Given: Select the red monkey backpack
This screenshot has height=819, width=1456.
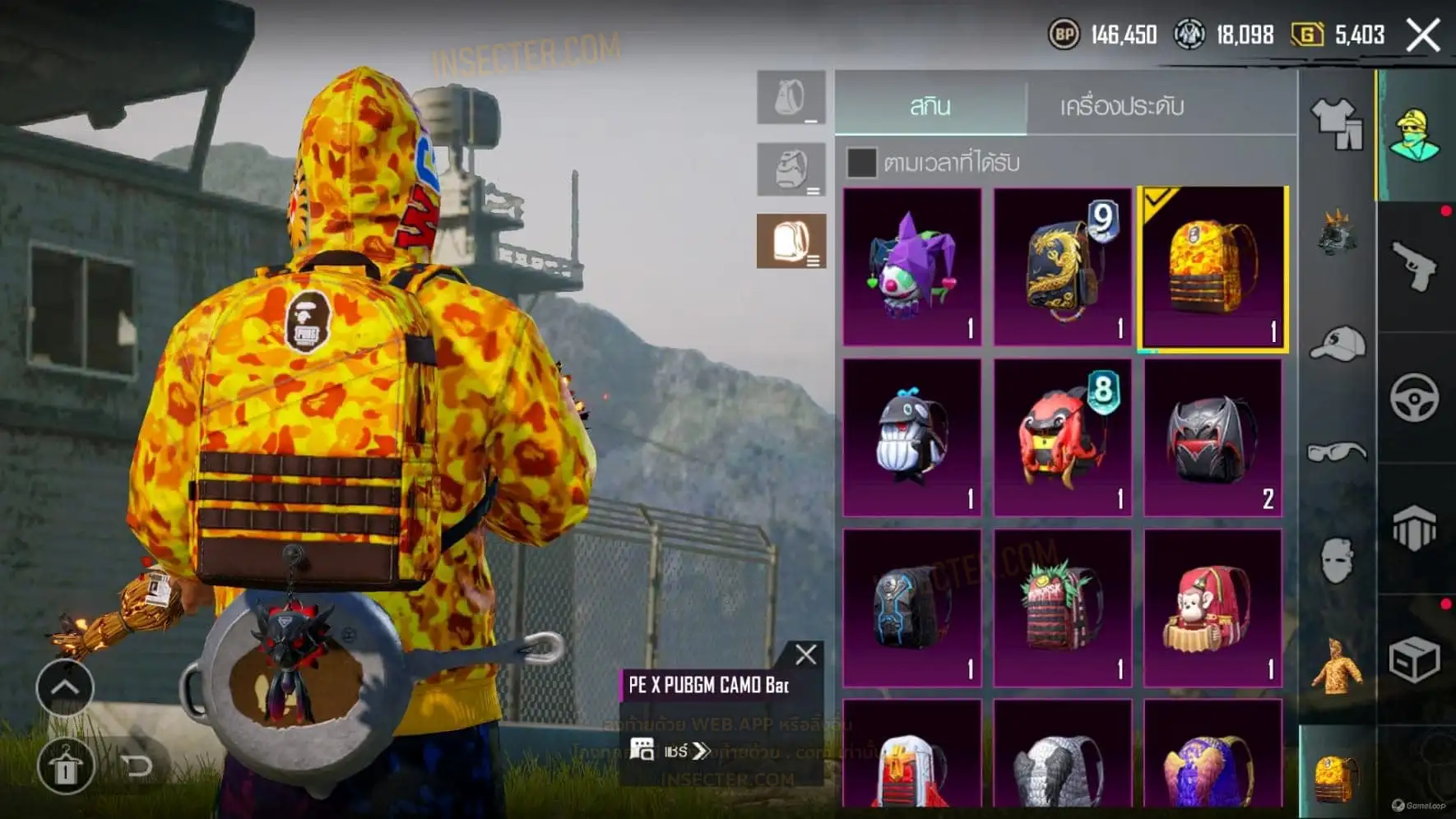Looking at the screenshot, I should coord(1213,608).
